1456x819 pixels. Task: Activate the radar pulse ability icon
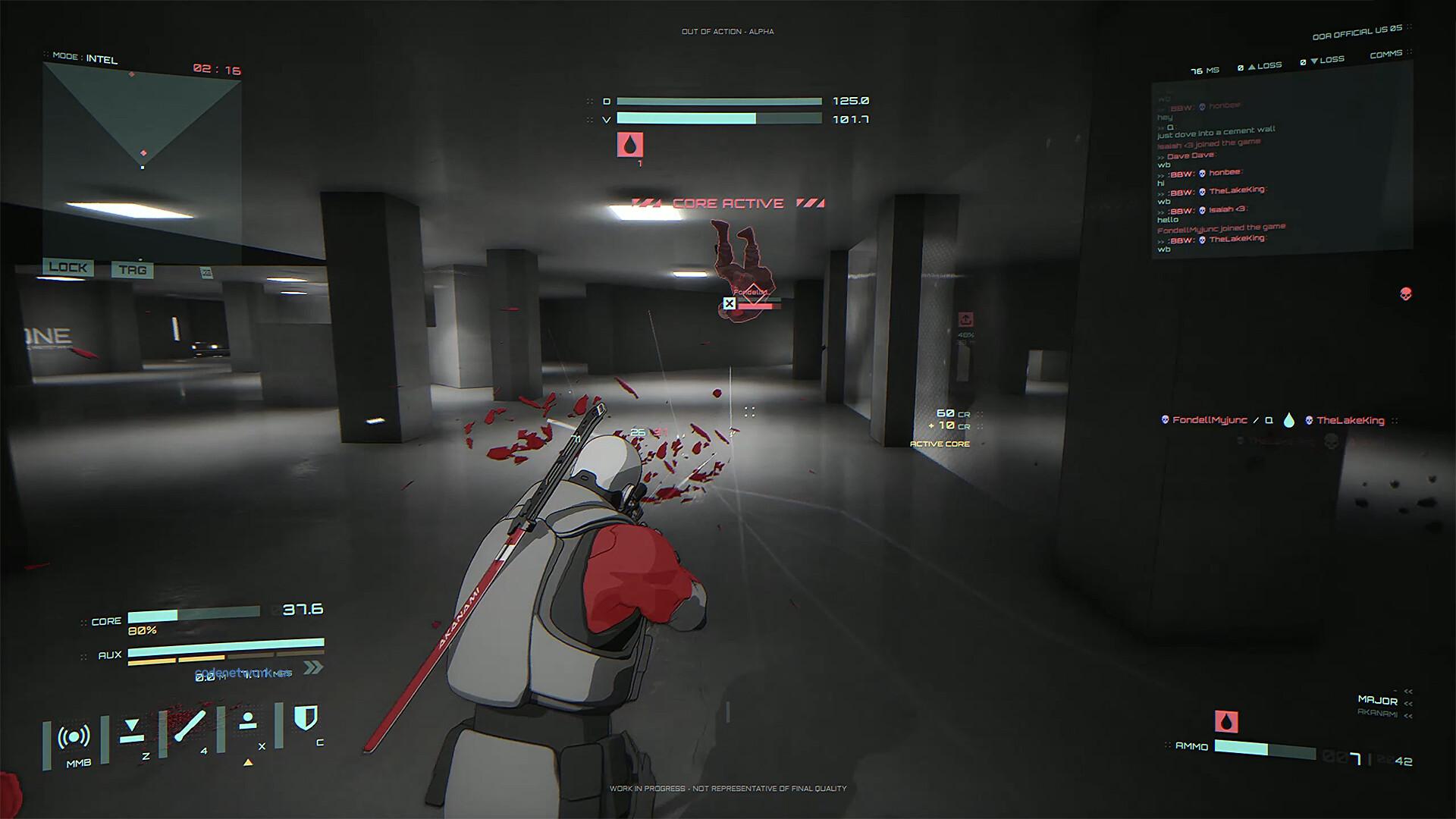(74, 737)
